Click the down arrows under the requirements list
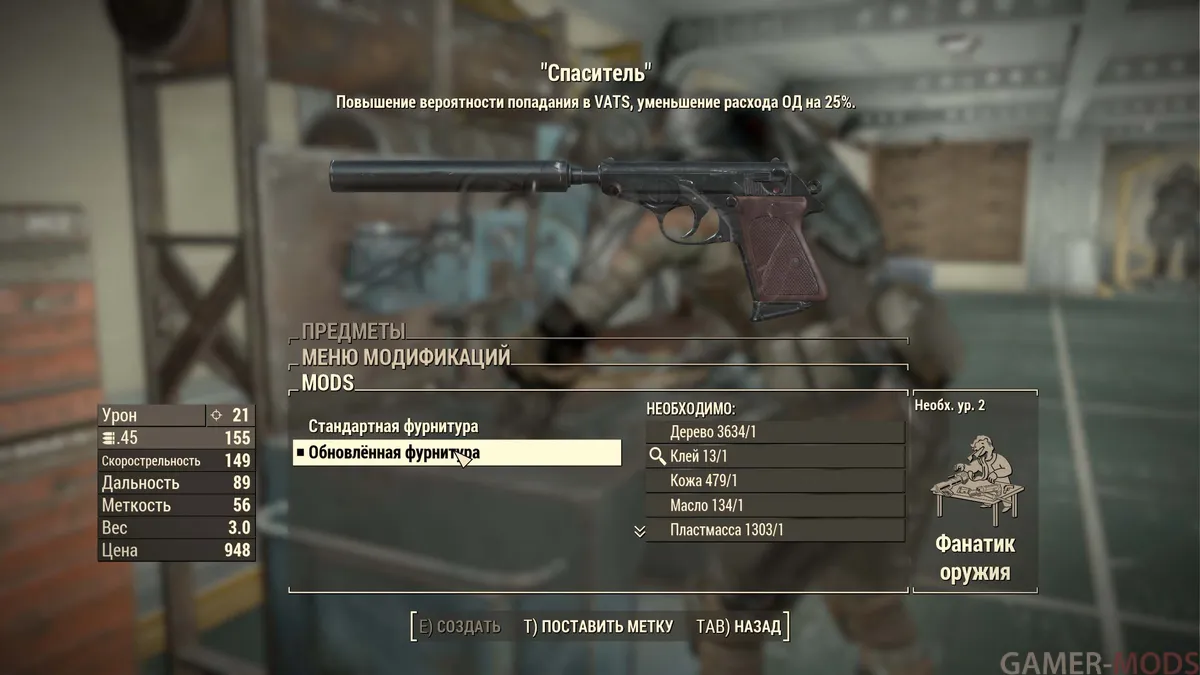 tap(640, 531)
